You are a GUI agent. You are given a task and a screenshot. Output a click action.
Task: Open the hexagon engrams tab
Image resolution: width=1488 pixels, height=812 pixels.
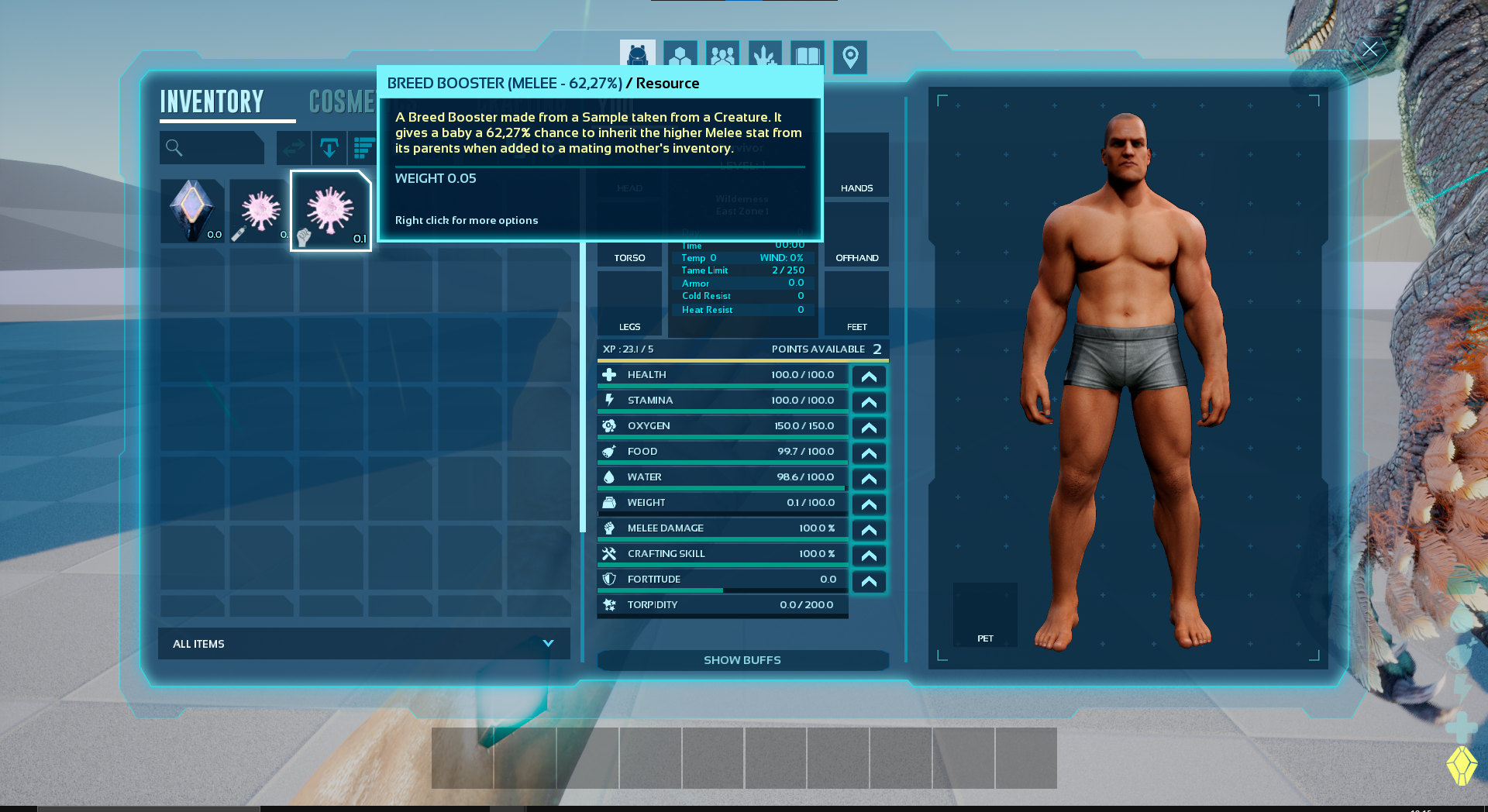pyautogui.click(x=680, y=57)
